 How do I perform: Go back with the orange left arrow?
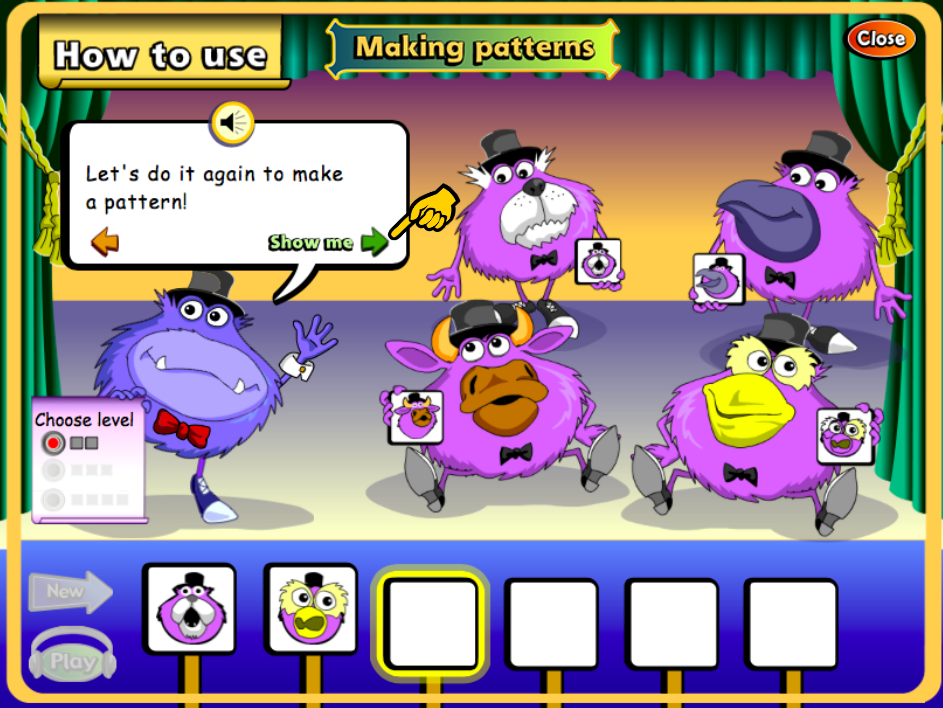[104, 241]
